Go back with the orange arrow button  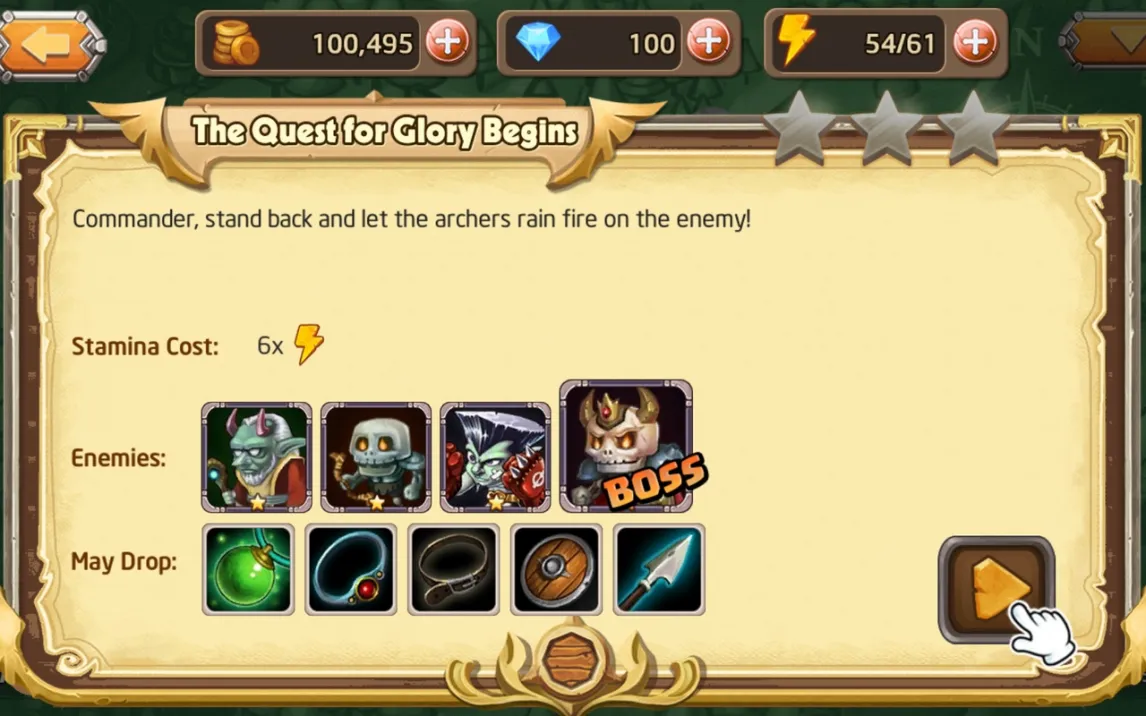50,46
